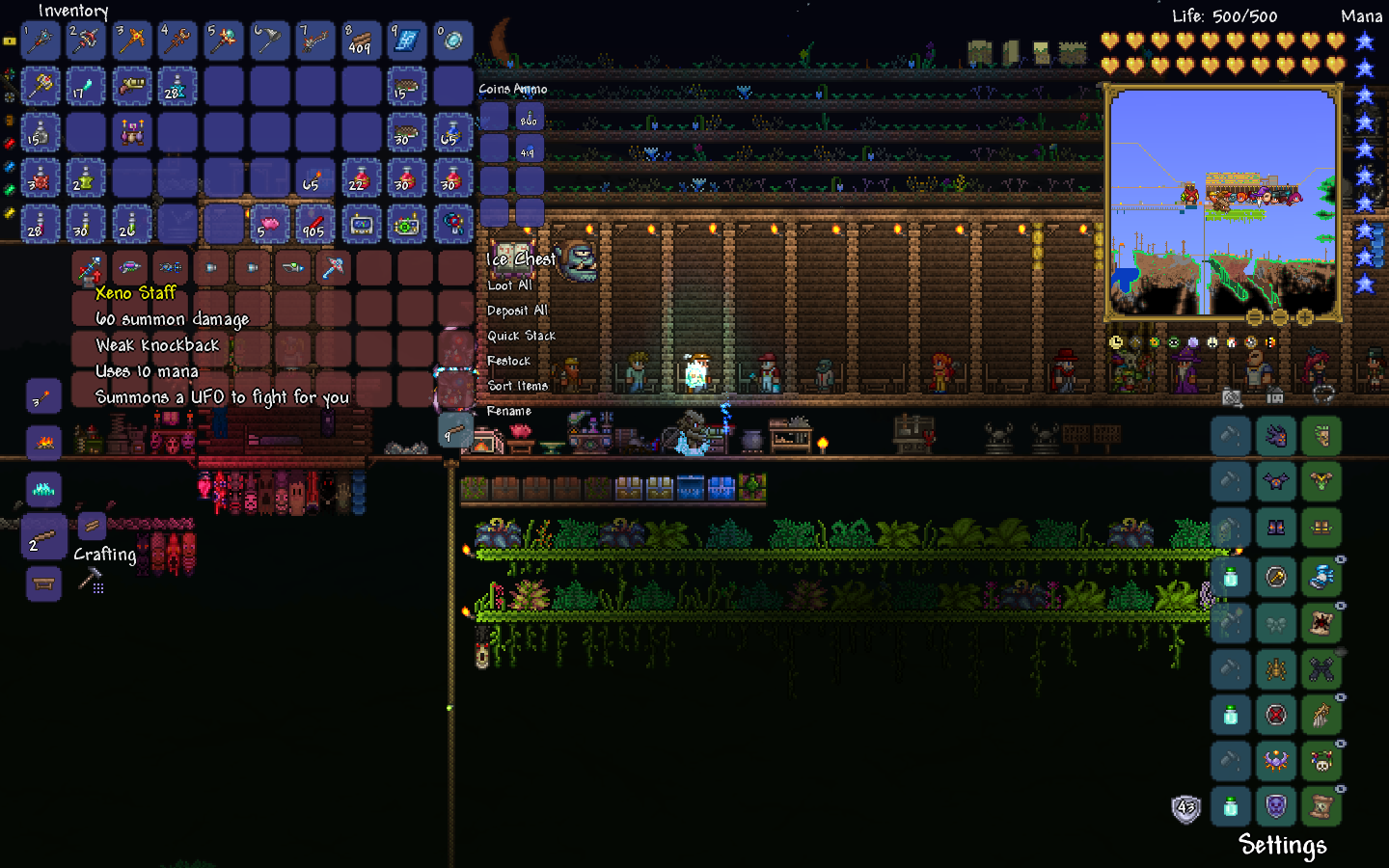
Task: Choose the Restock option
Action: coord(508,361)
